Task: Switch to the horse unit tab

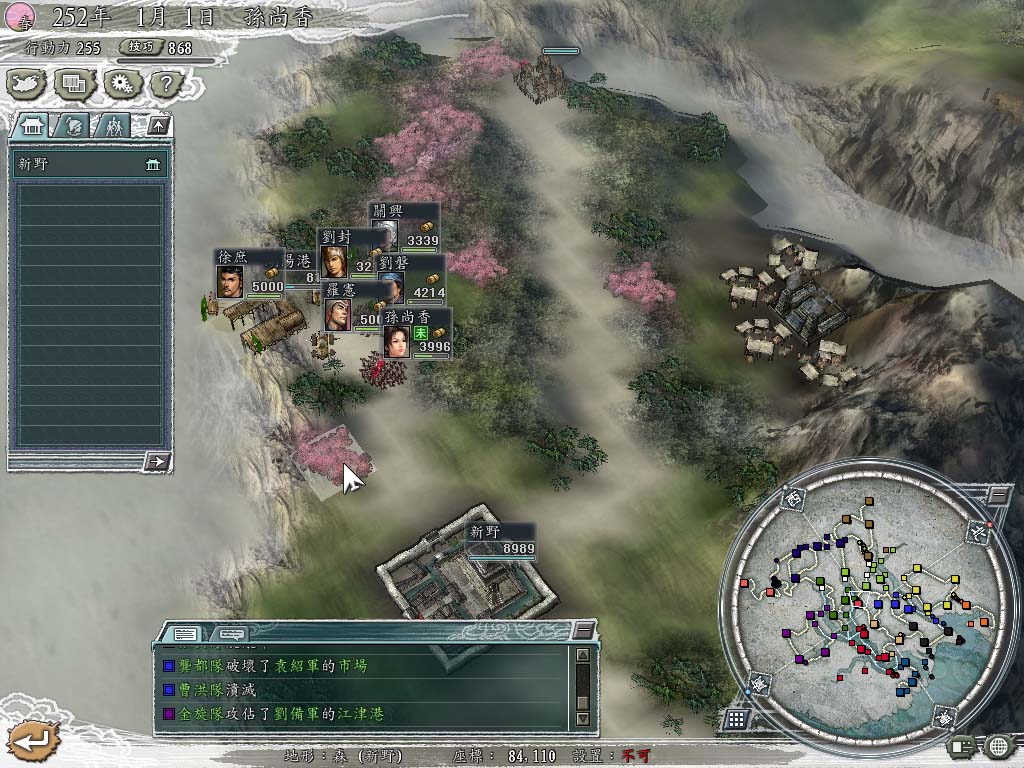Action: (74, 125)
